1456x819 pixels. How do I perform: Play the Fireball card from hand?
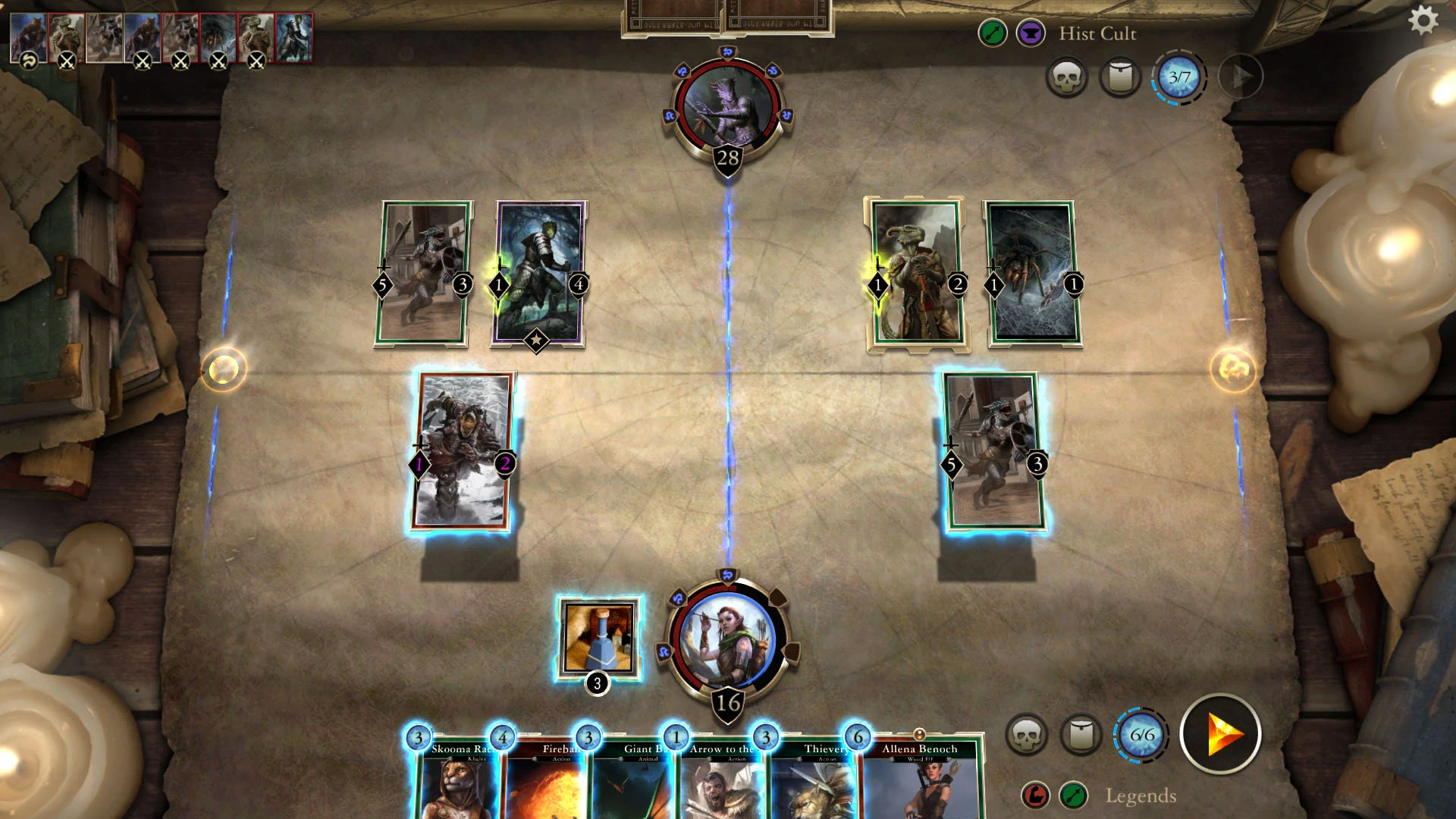(x=544, y=781)
